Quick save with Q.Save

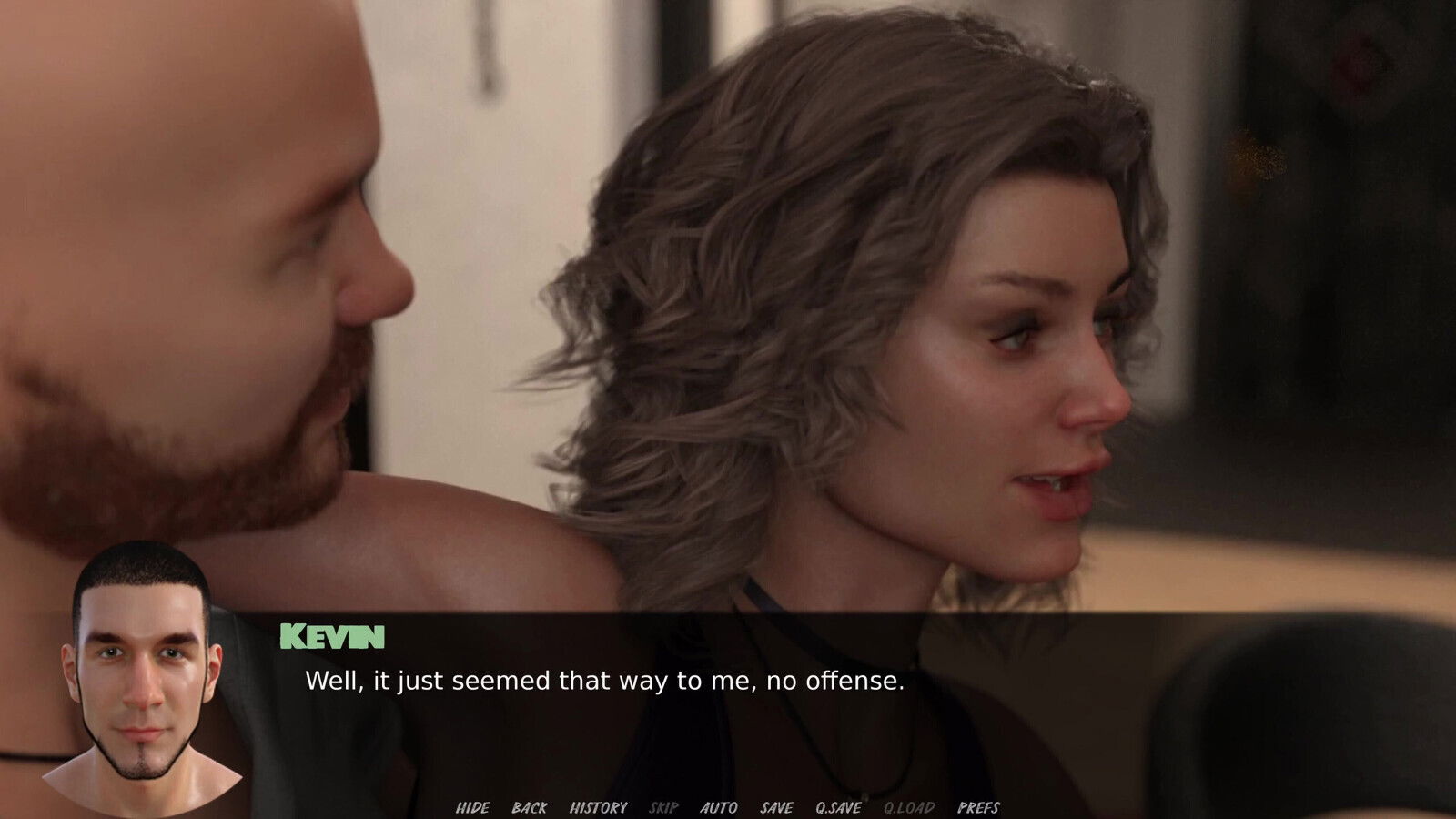tap(838, 807)
